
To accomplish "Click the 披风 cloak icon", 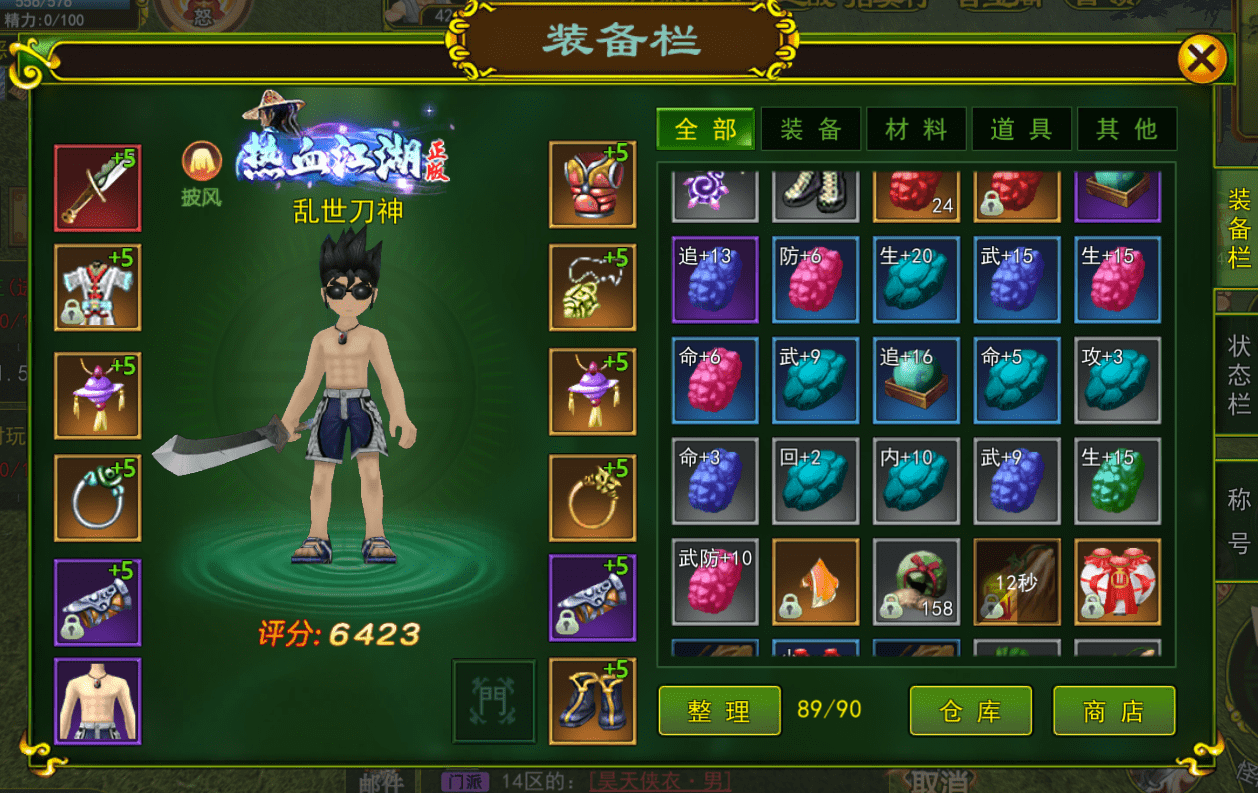I will click(201, 162).
